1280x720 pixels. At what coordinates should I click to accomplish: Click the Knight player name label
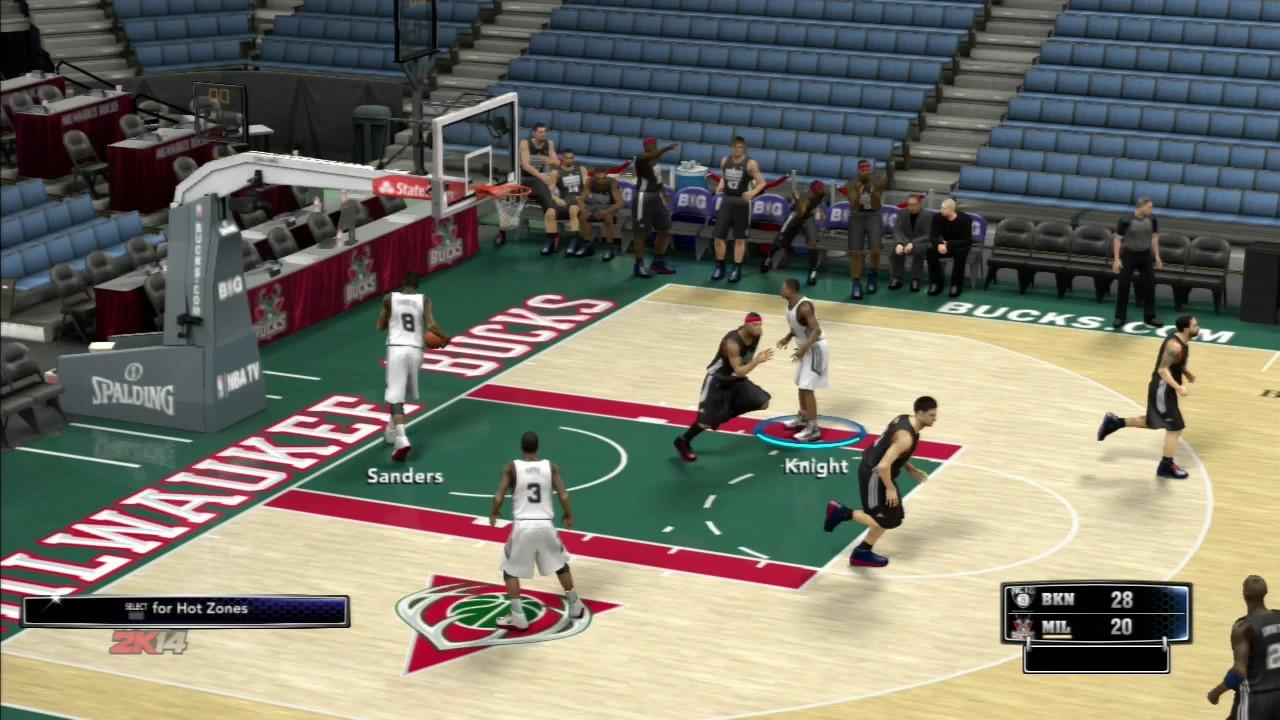tap(816, 465)
